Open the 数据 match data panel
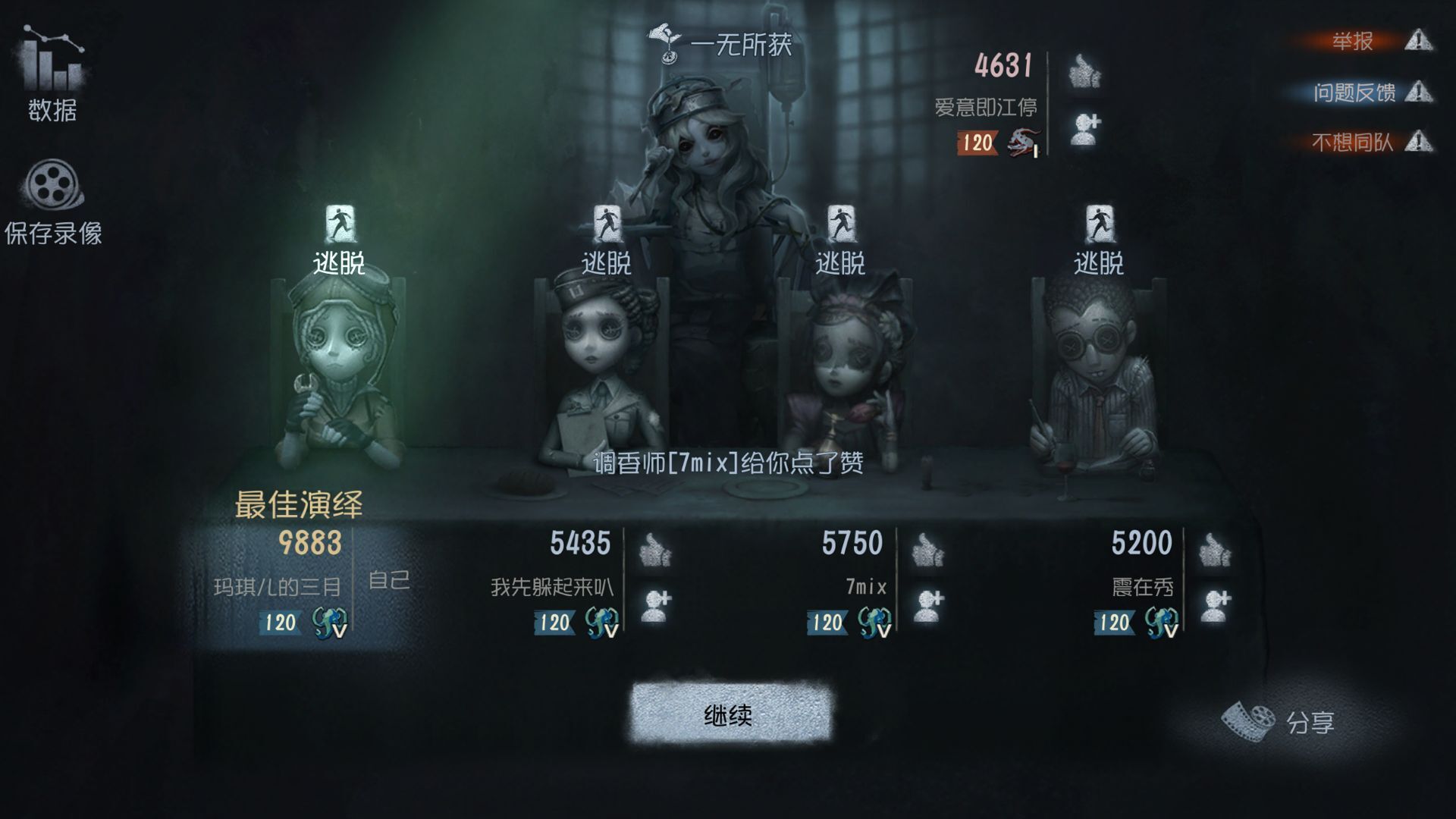The image size is (1456, 819). point(52,74)
